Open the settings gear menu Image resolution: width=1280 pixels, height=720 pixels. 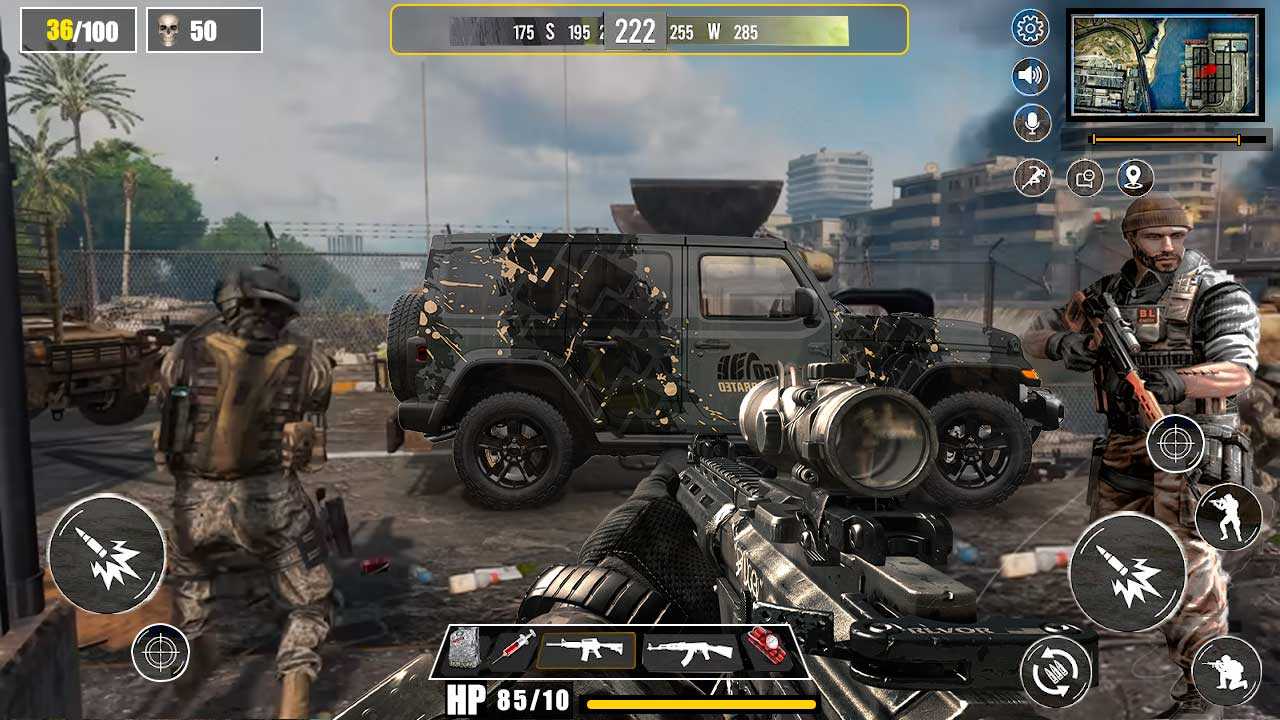tap(1031, 28)
